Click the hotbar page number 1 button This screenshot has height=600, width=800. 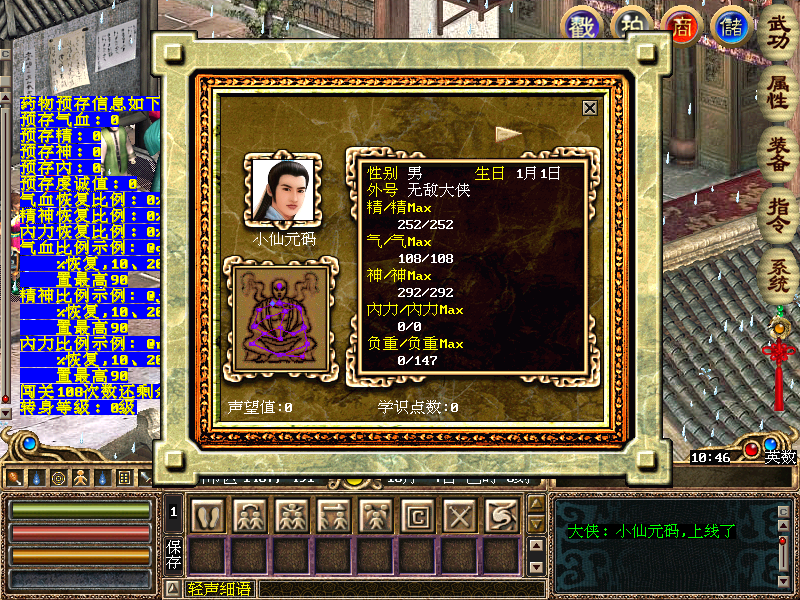(174, 513)
